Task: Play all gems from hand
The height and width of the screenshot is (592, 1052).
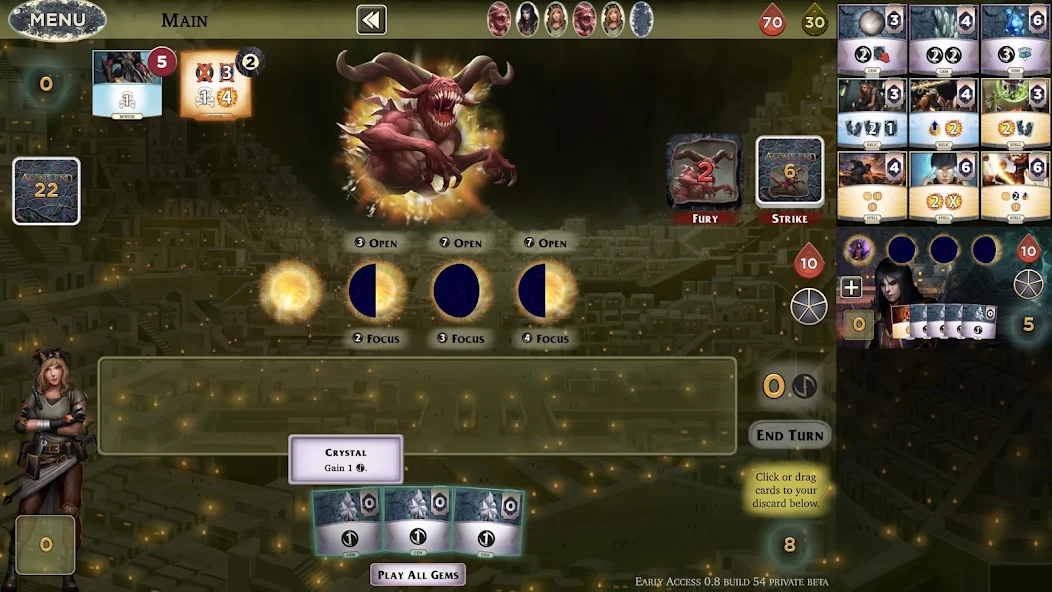Action: pyautogui.click(x=418, y=574)
